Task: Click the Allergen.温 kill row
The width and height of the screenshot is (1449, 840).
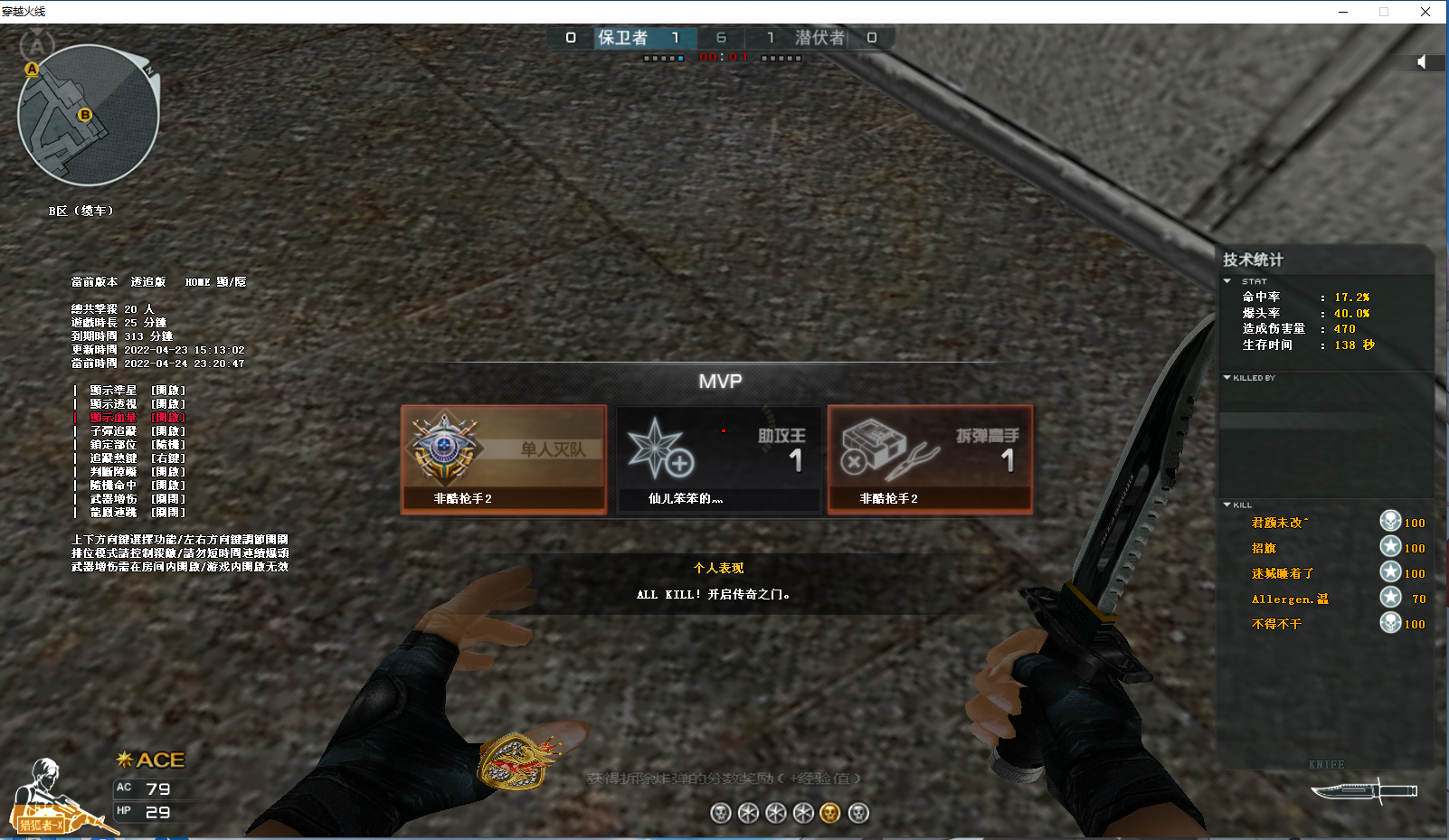Action: (1290, 599)
